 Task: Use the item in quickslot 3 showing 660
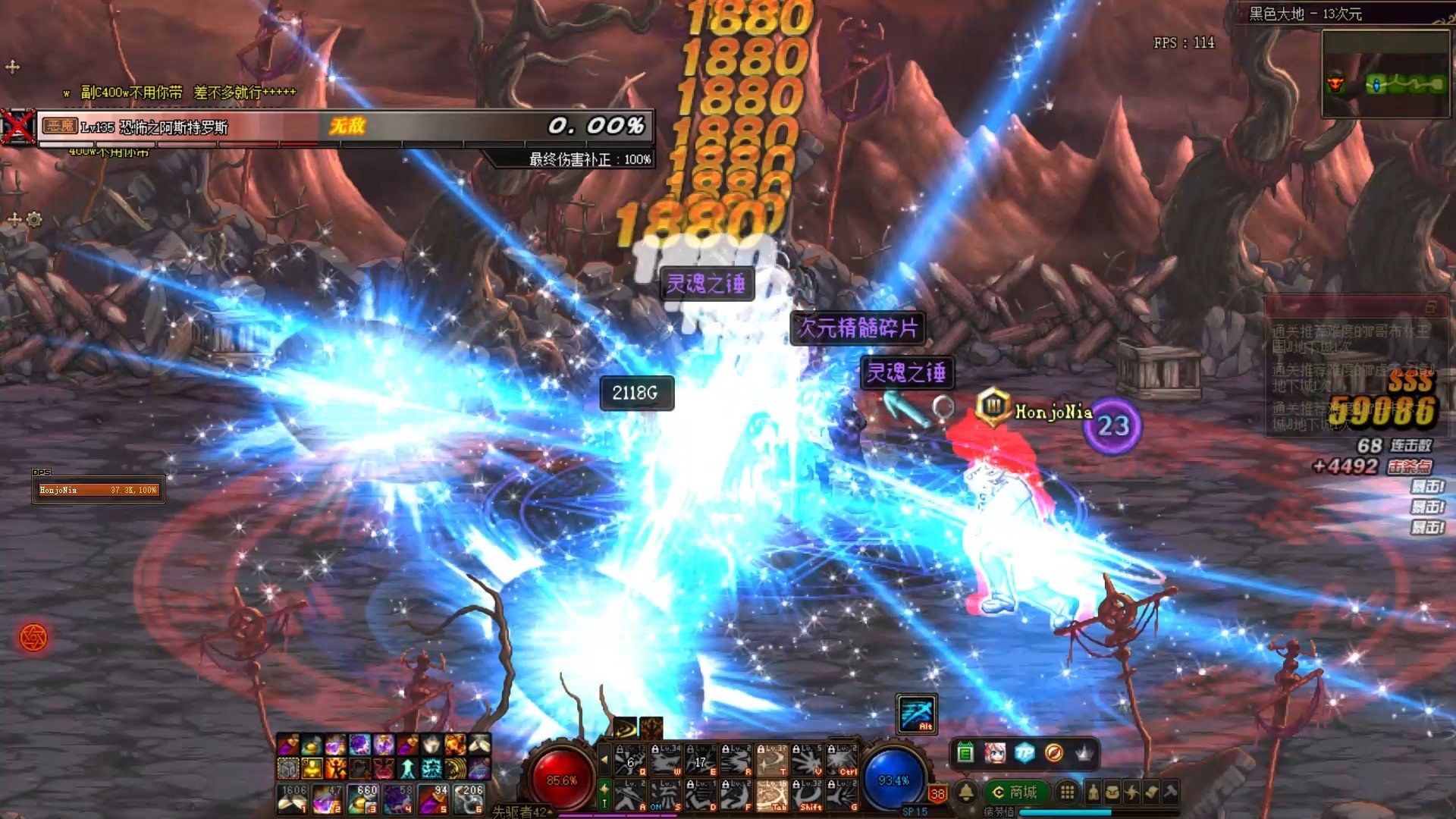(363, 799)
